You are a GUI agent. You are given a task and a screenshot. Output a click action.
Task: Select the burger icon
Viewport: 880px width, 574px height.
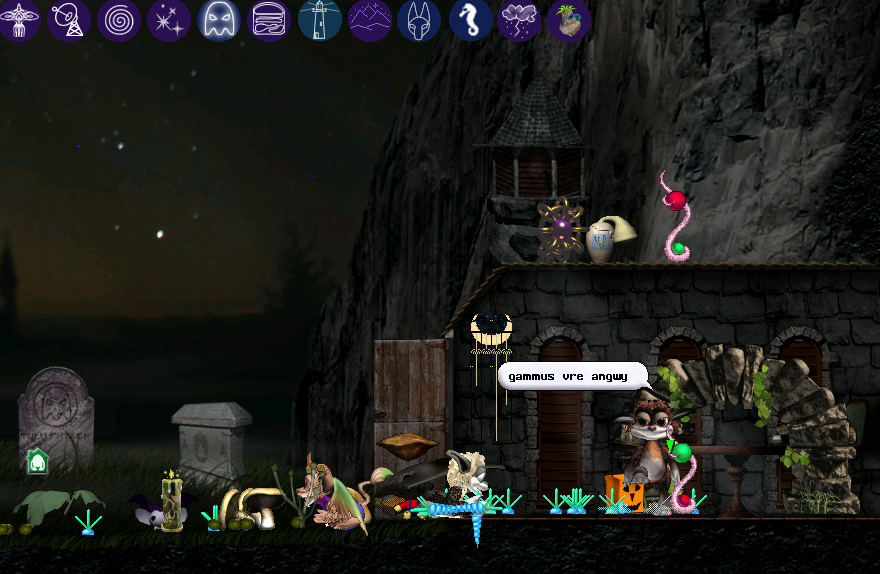[x=269, y=19]
